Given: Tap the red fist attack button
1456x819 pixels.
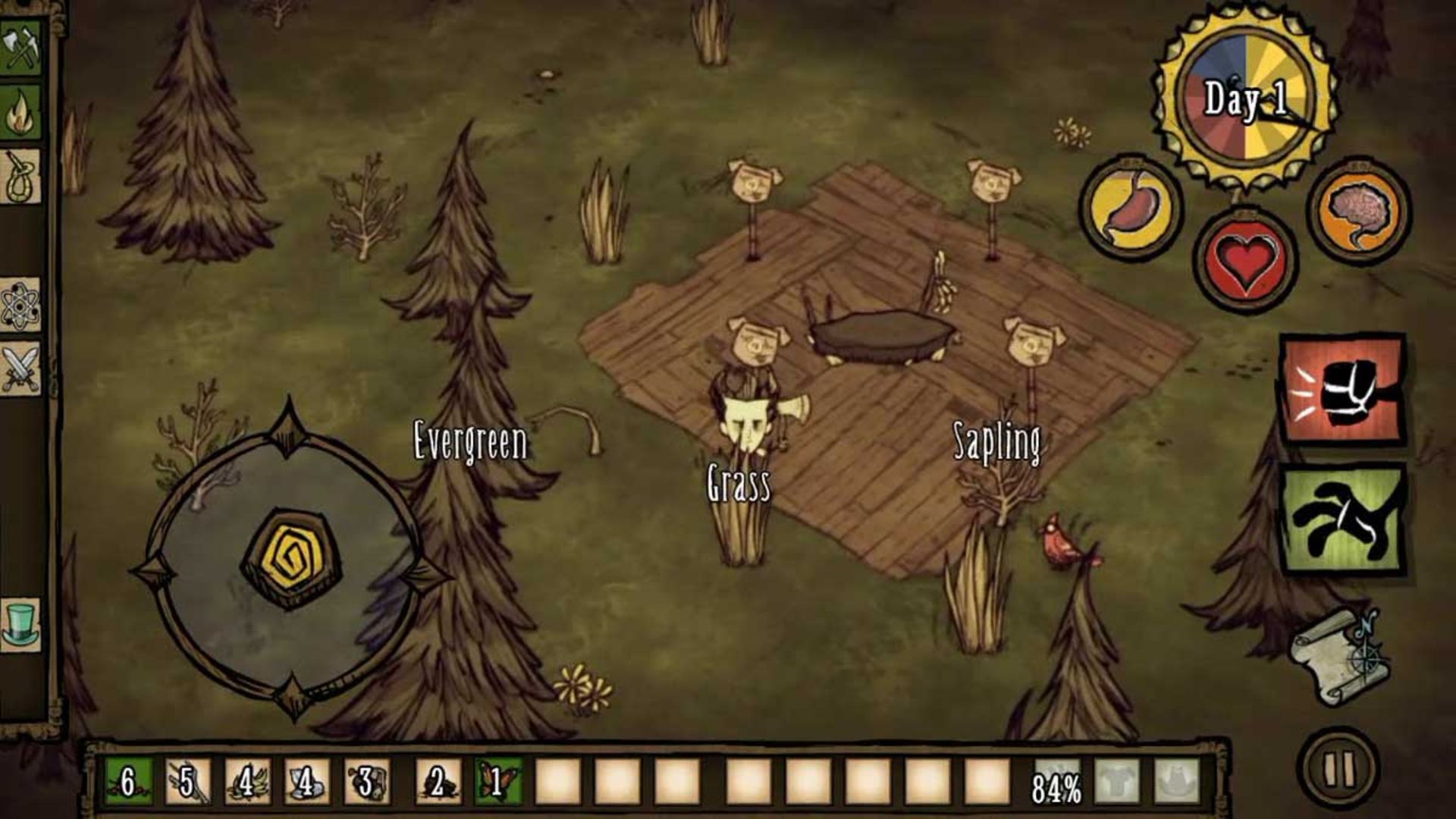Looking at the screenshot, I should pyautogui.click(x=1342, y=390).
